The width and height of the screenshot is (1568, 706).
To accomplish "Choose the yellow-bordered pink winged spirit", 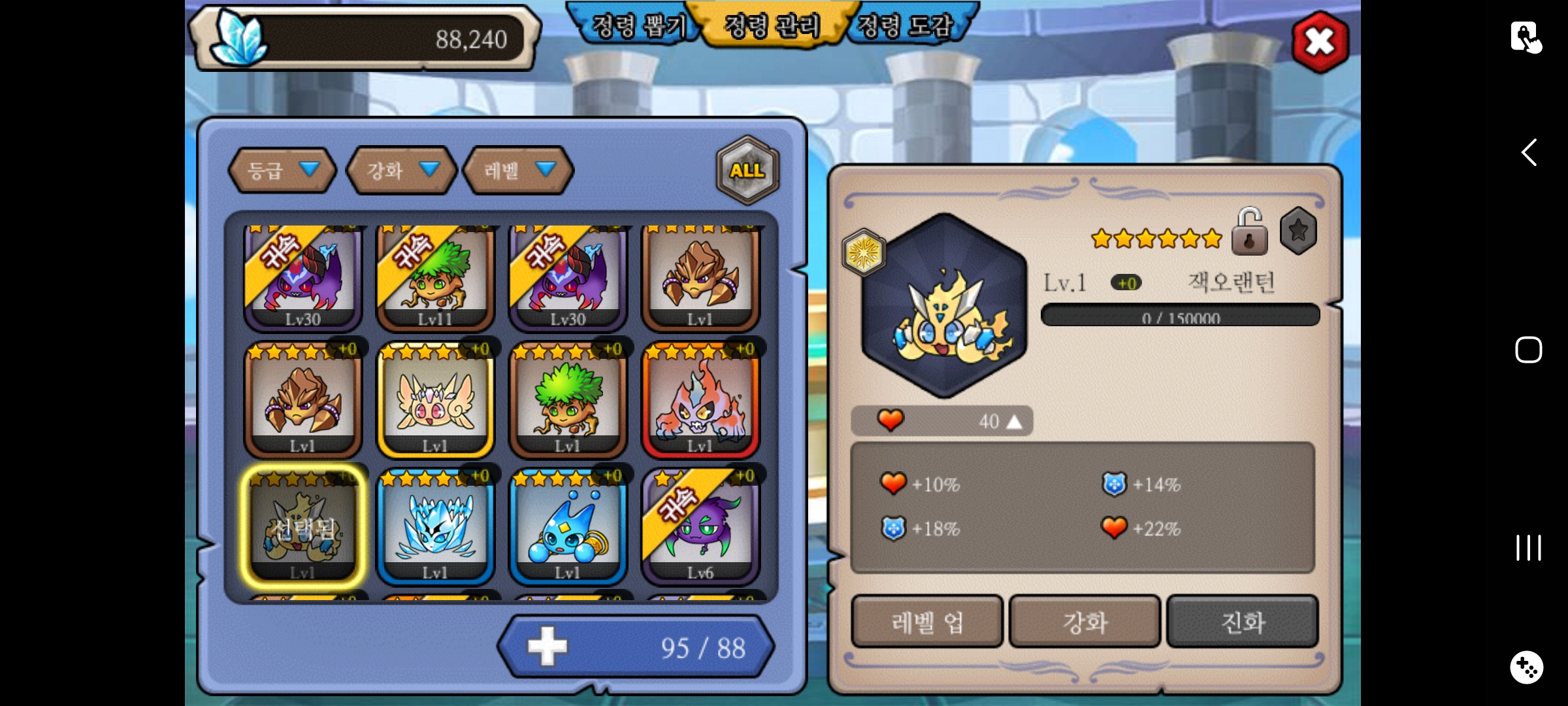I will click(x=435, y=399).
